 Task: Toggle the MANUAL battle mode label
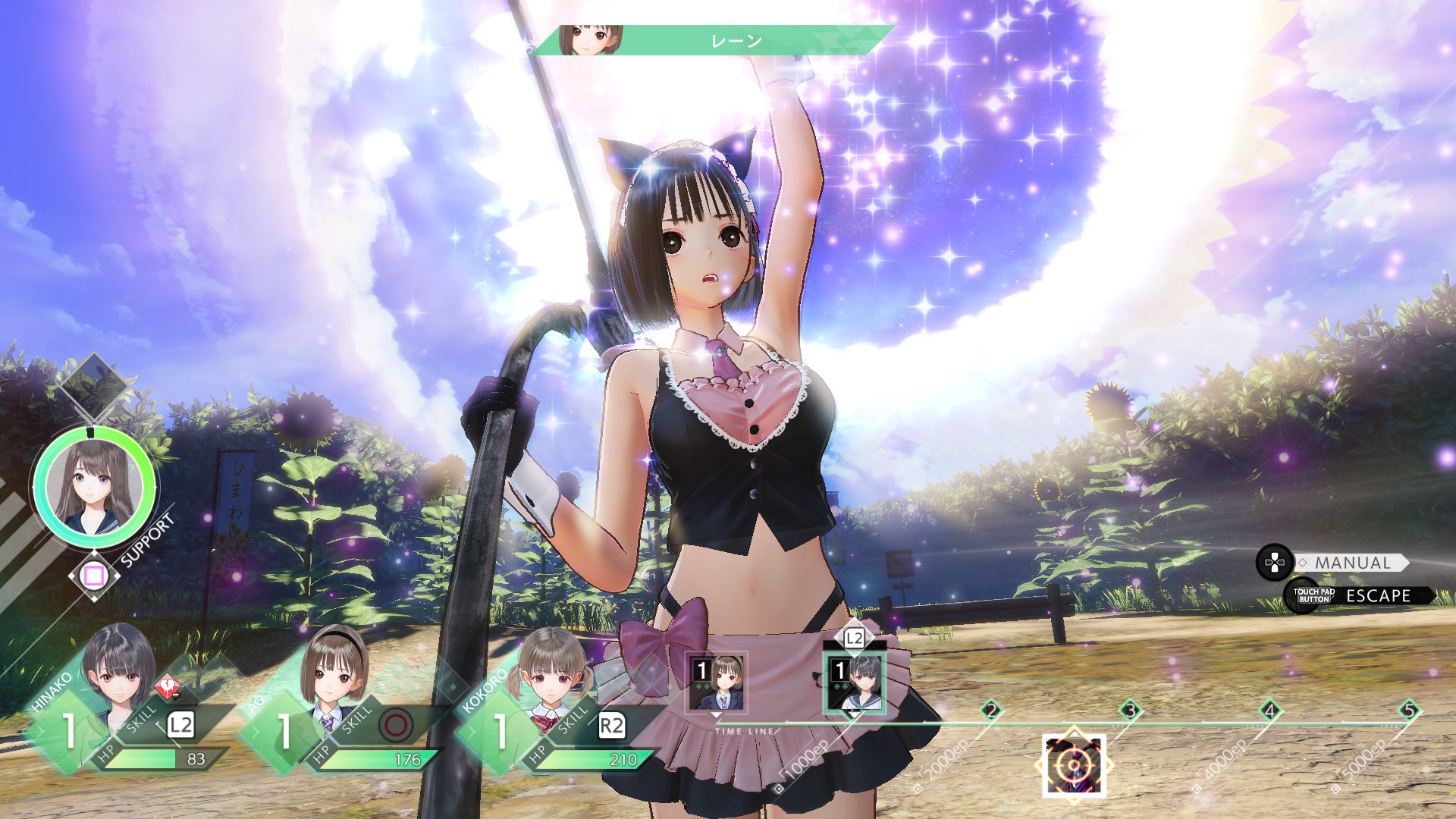click(1352, 563)
